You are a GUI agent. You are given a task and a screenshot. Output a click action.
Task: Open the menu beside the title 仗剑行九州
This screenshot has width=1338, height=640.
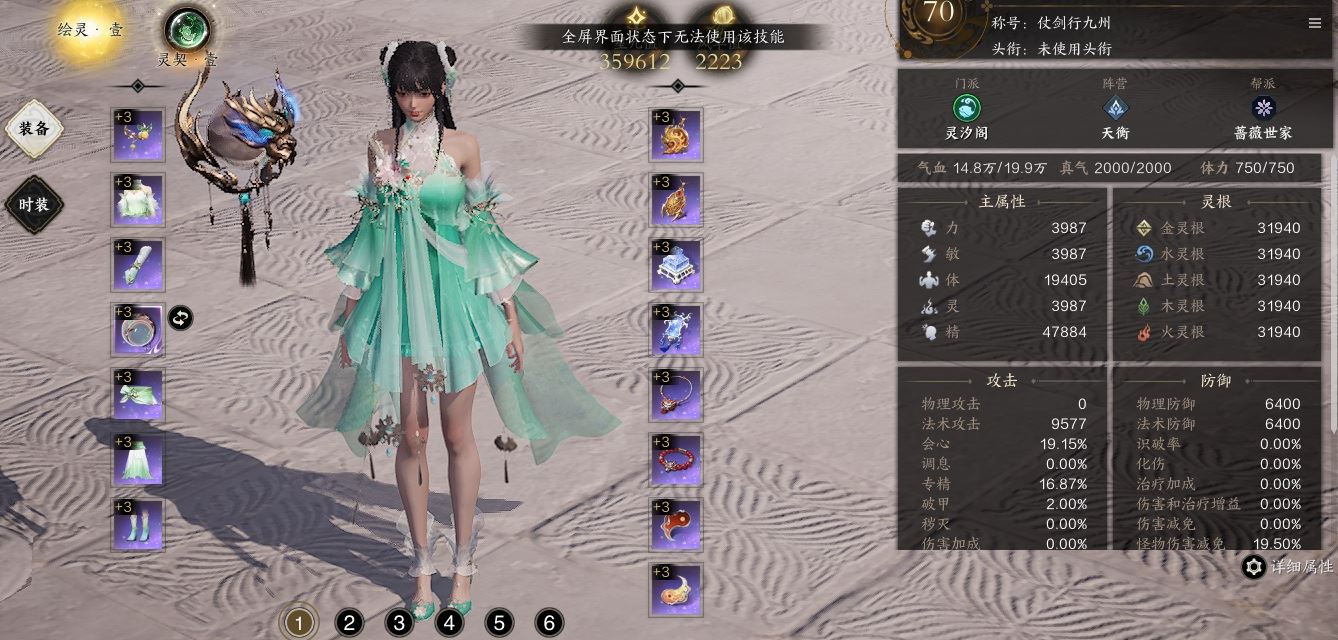1314,23
